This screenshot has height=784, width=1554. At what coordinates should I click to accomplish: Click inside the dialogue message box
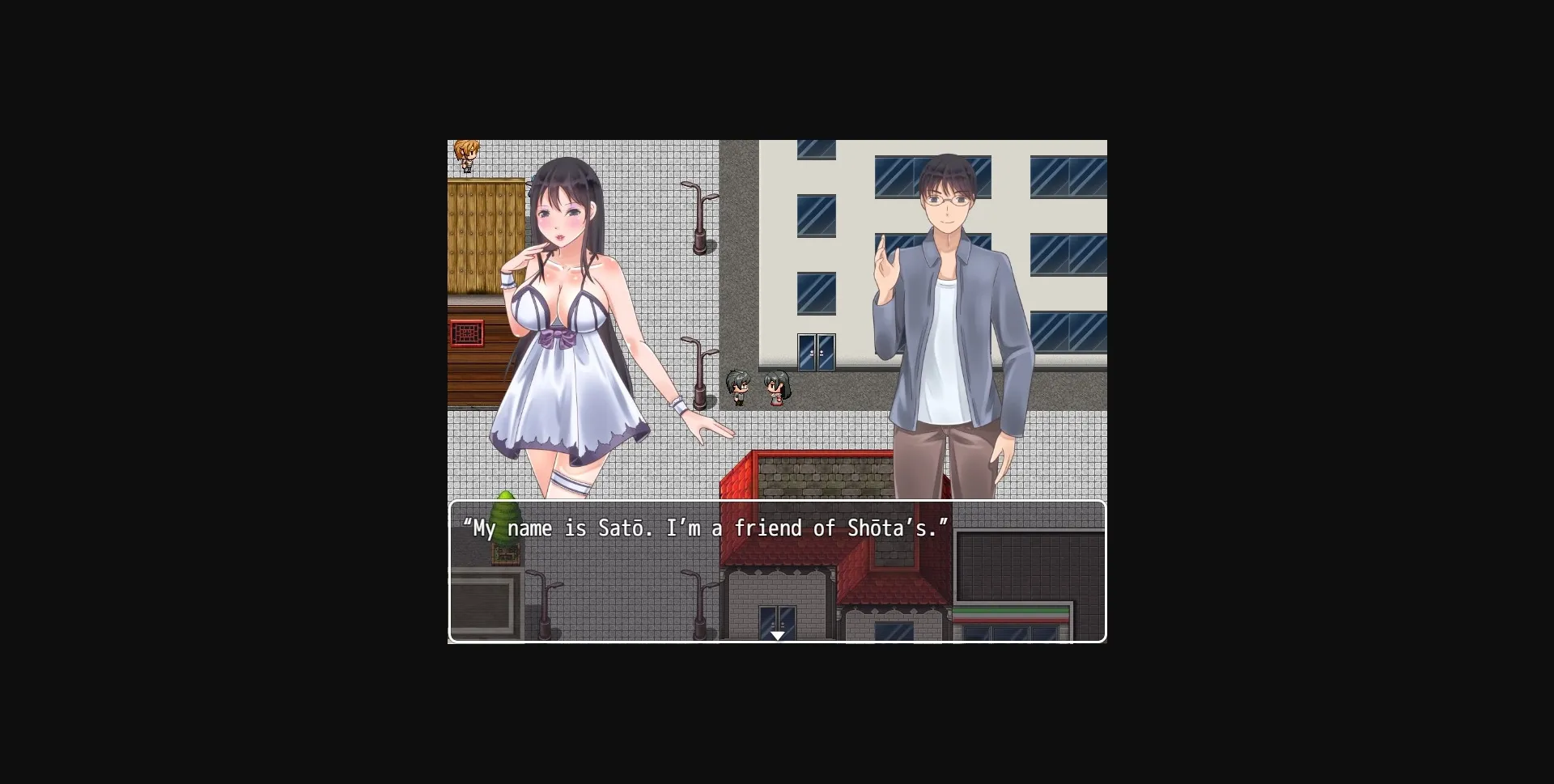click(x=777, y=574)
